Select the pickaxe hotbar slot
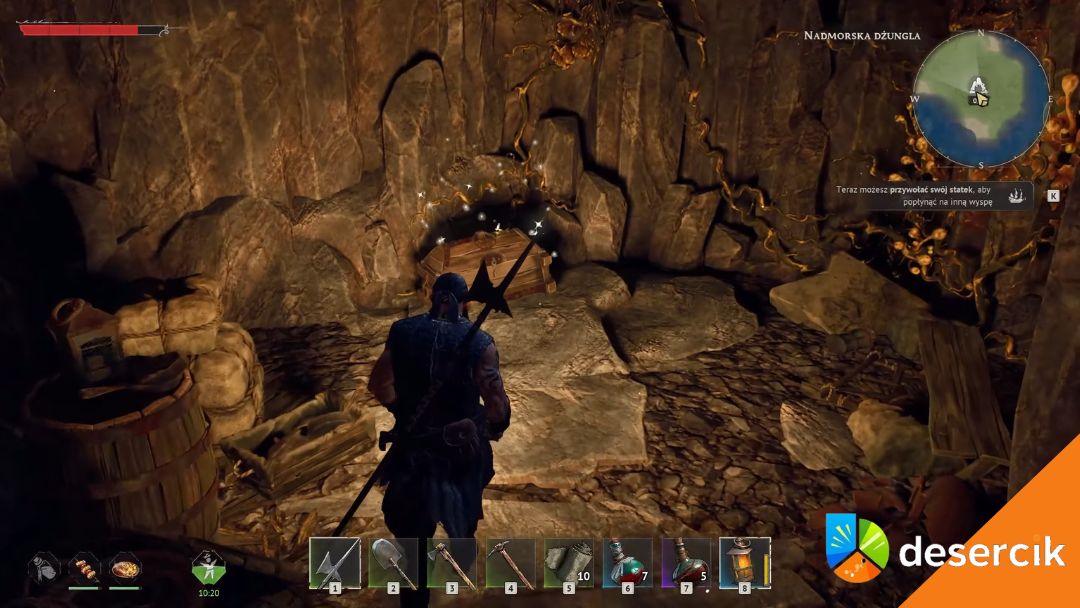 coord(511,563)
